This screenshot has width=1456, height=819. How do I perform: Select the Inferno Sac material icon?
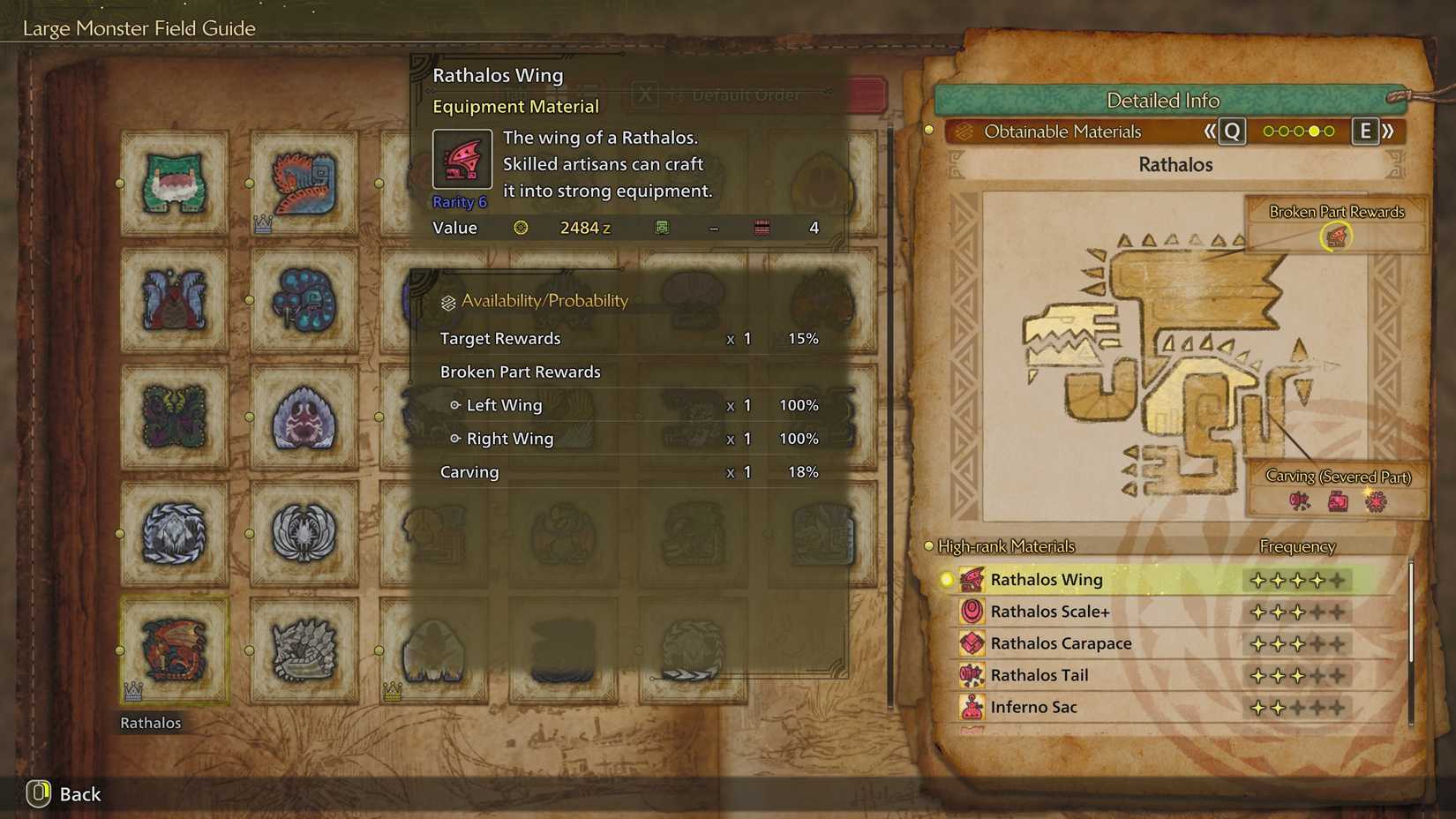971,707
